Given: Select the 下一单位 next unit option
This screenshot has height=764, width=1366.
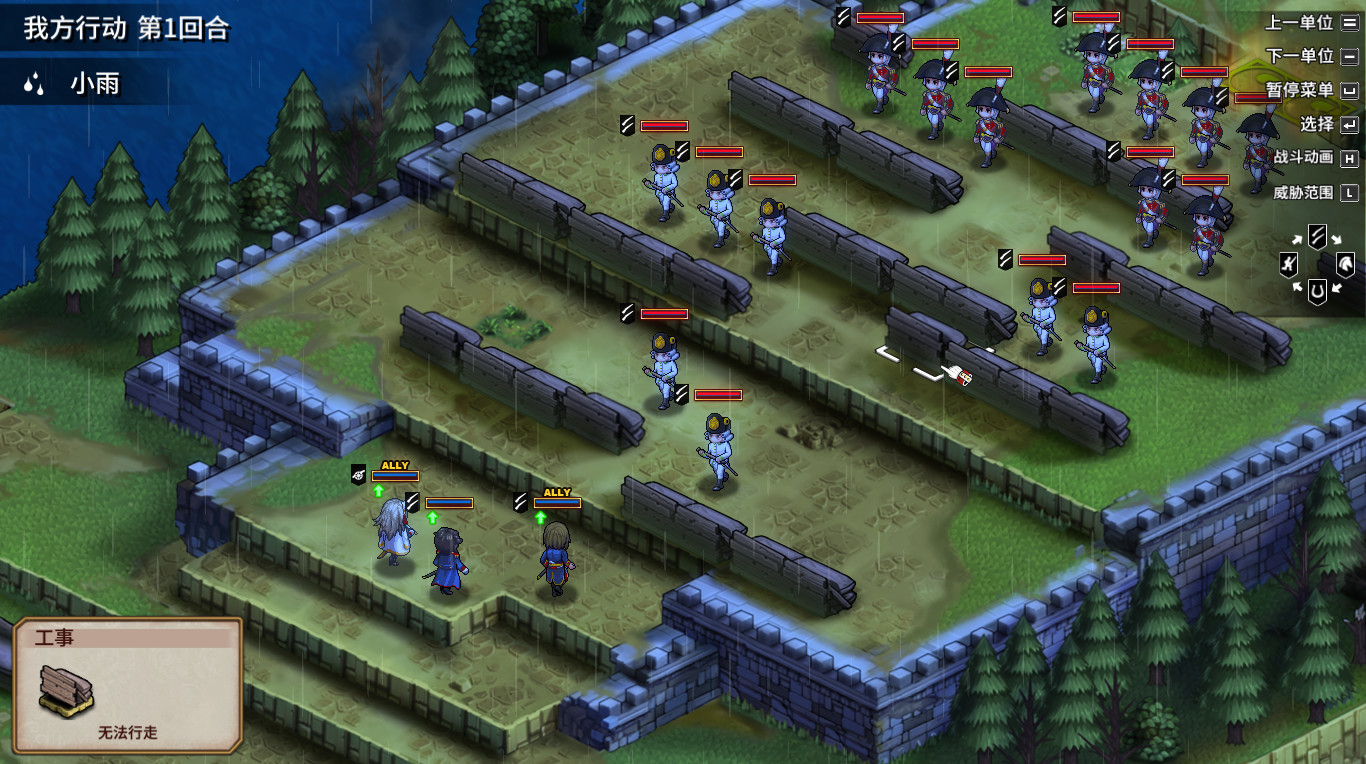Looking at the screenshot, I should [x=1299, y=57].
